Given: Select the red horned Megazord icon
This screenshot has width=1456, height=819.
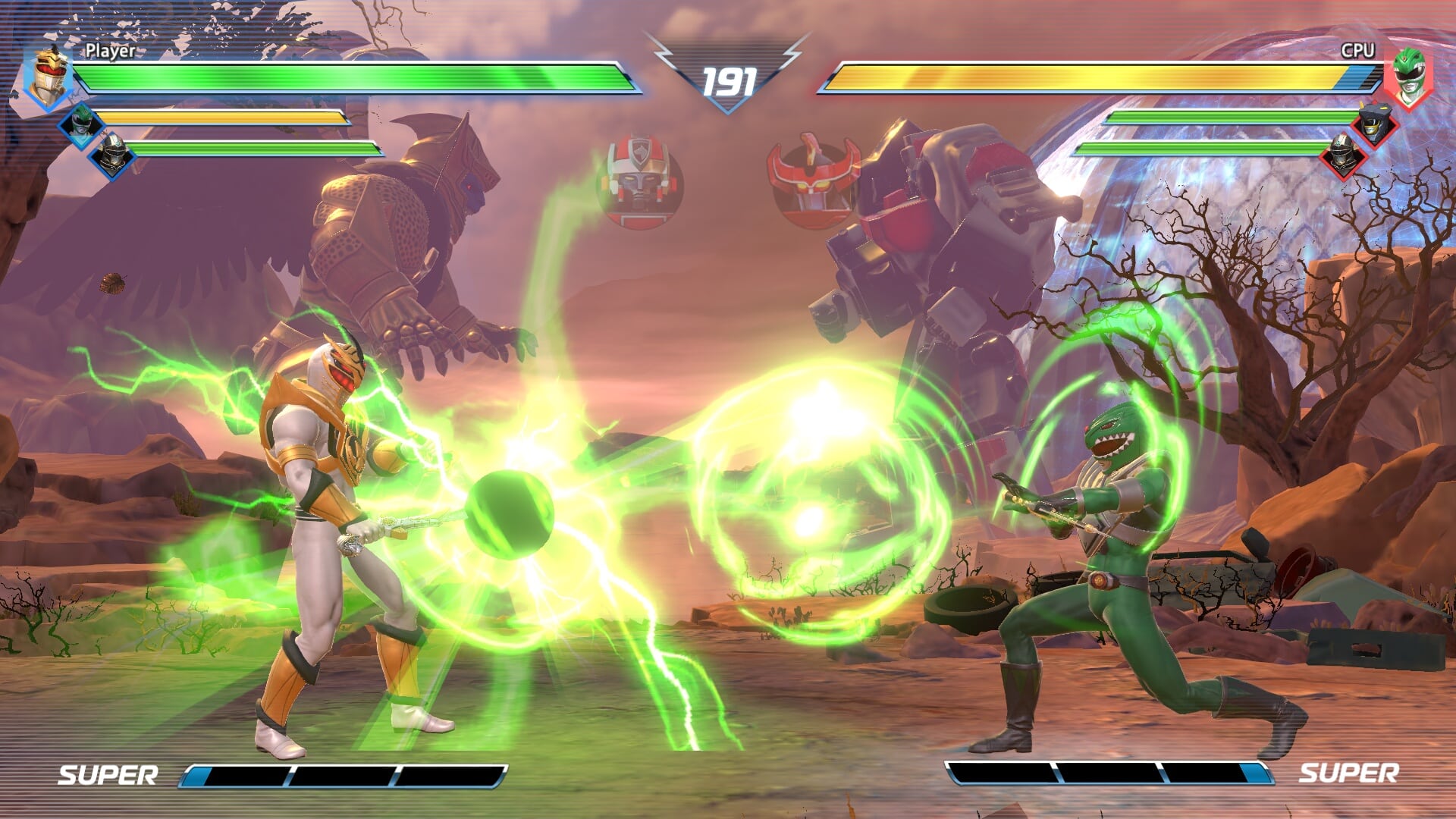Looking at the screenshot, I should (812, 180).
